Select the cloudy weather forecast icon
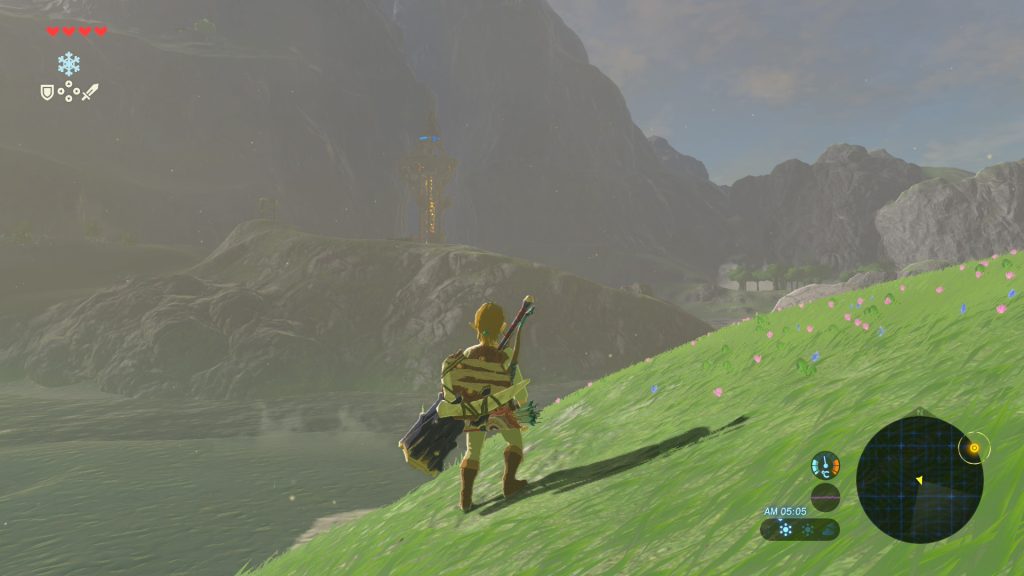 (829, 530)
